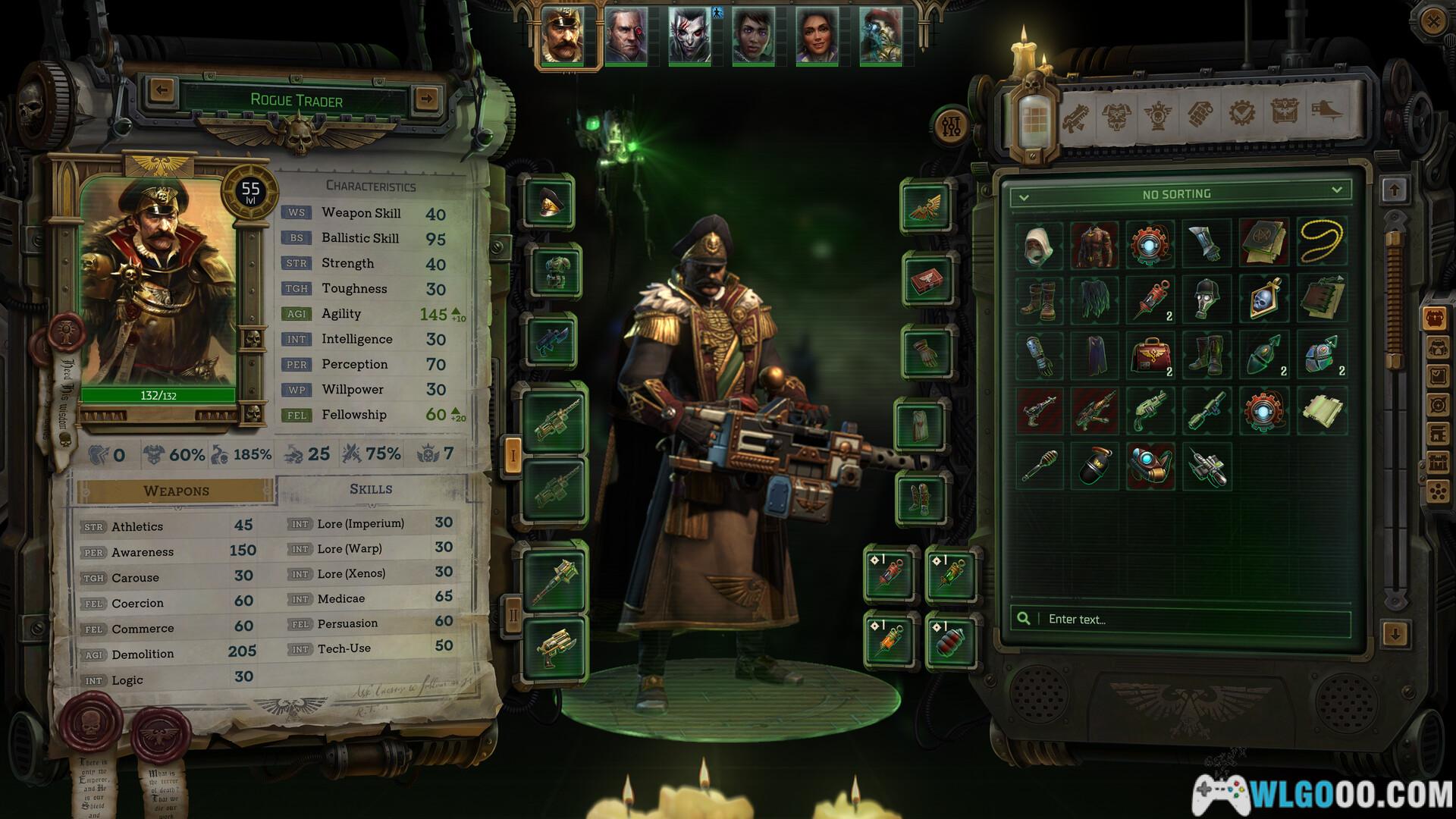The height and width of the screenshot is (819, 1456).
Task: Select the pale scarred-face character portrait
Action: point(689,36)
